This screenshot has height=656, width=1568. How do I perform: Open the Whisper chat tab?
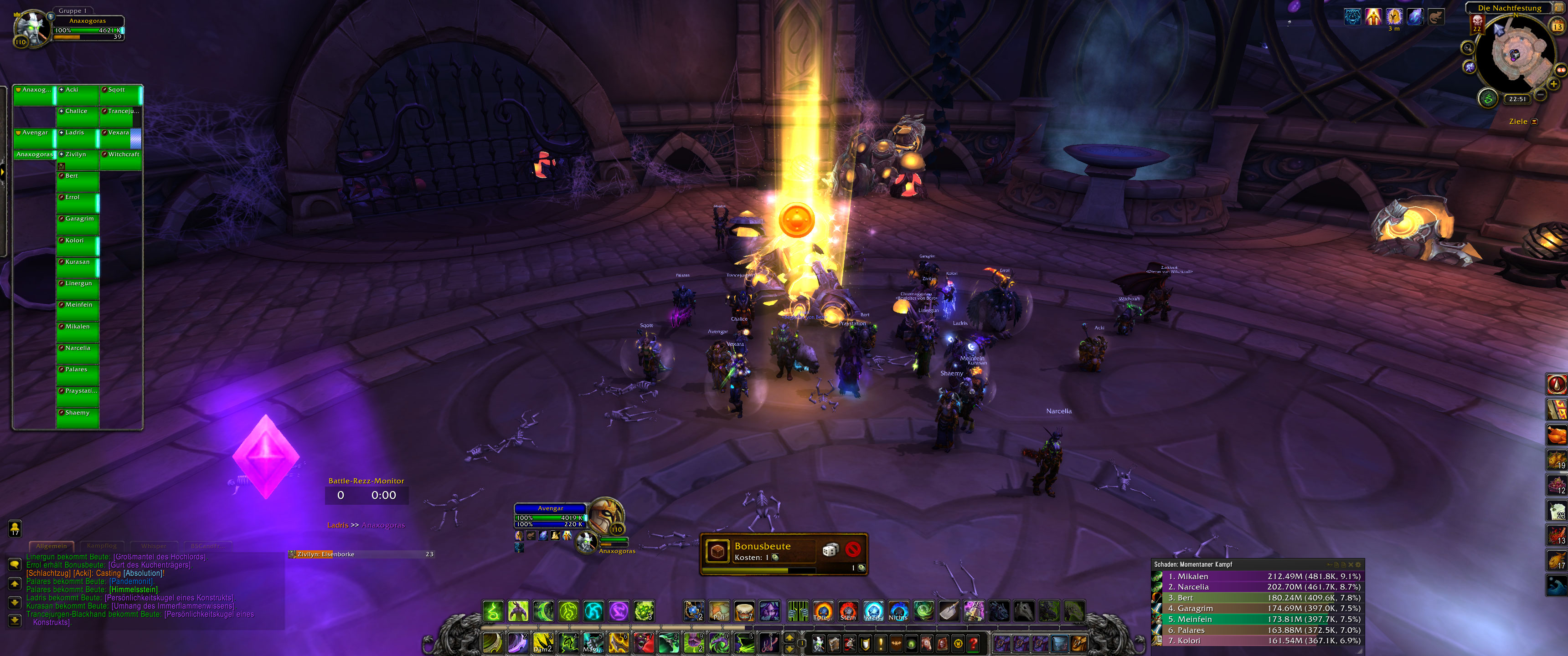(154, 546)
